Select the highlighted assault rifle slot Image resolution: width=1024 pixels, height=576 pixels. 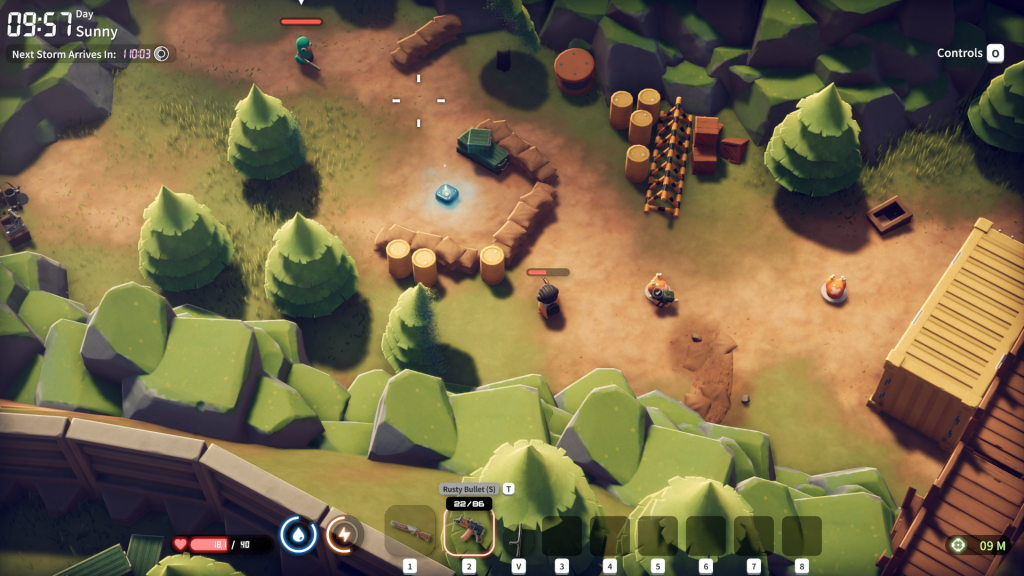pos(468,532)
